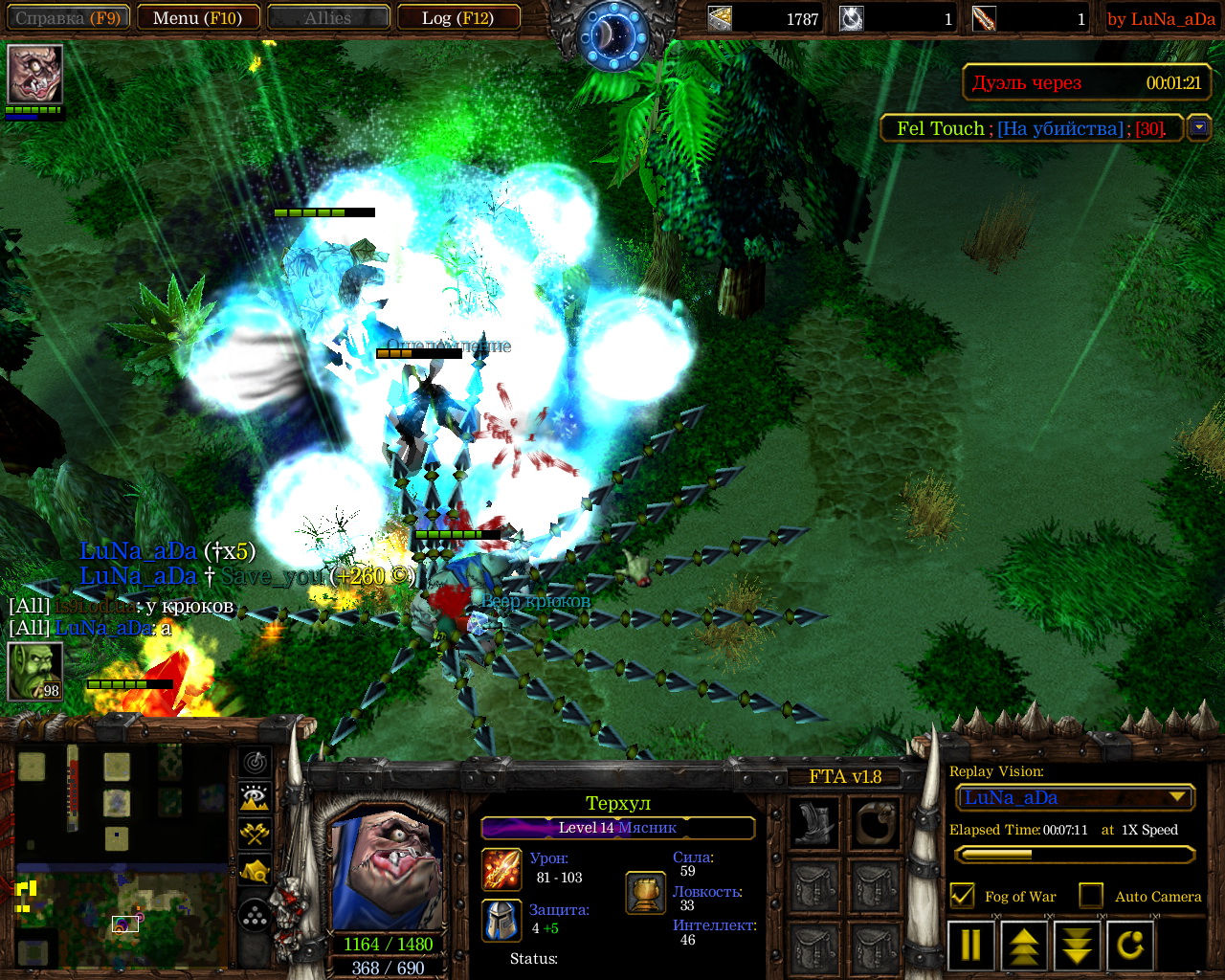Open the Log (F12) message log
The width and height of the screenshot is (1225, 980).
[x=458, y=18]
